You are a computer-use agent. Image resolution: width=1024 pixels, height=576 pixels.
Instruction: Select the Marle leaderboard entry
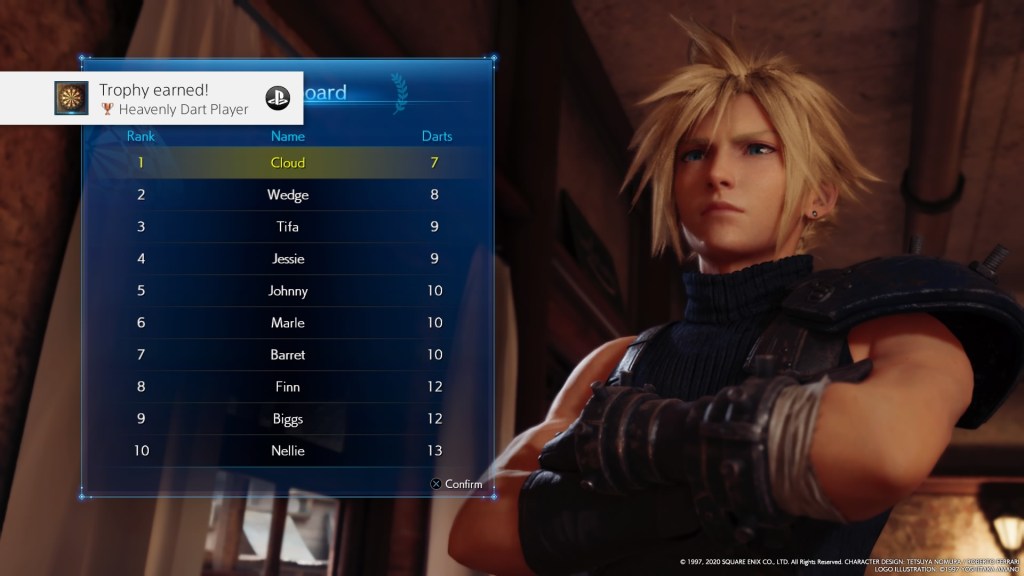click(288, 323)
